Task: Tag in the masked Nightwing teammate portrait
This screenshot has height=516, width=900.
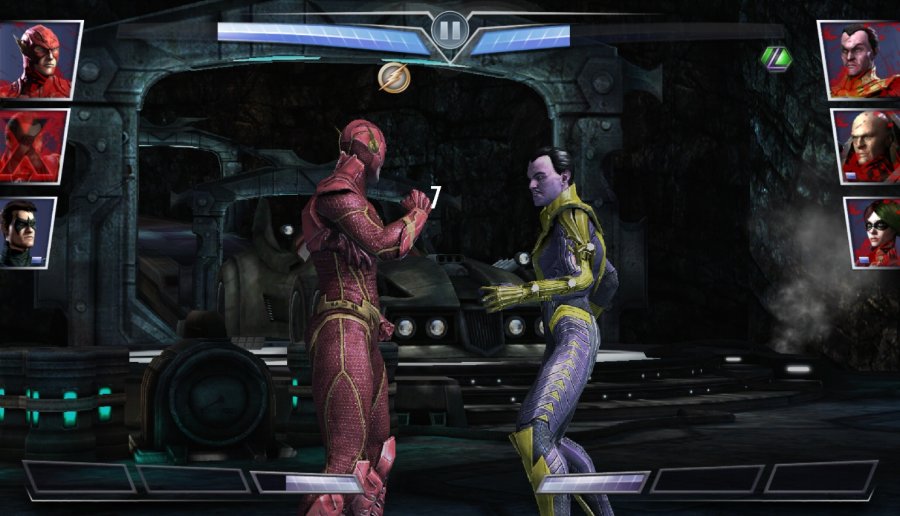Action: tap(28, 232)
